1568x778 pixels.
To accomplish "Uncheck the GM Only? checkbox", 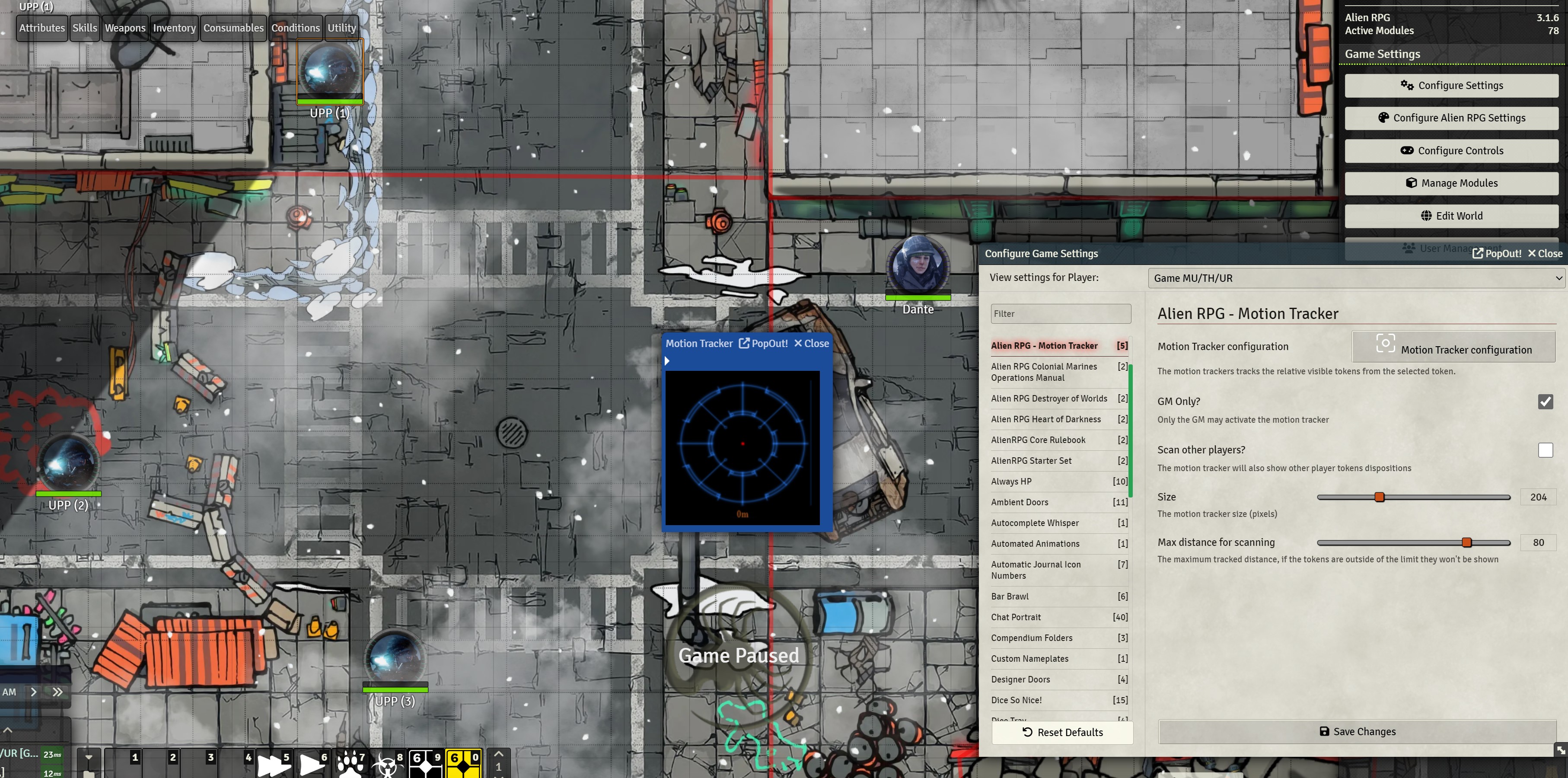I will [1546, 402].
